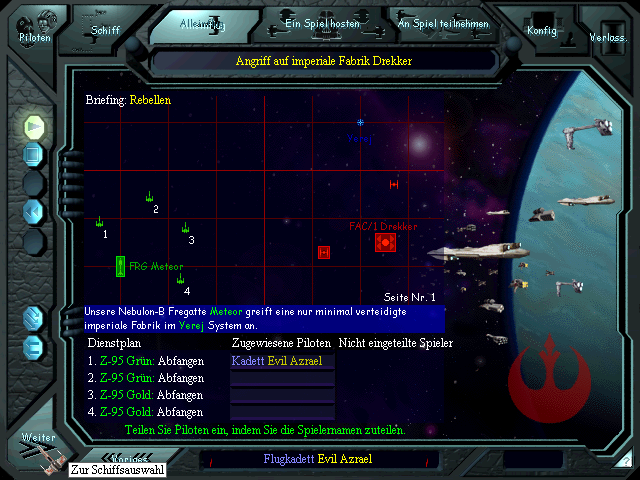Open help with the question mark button

[625, 461]
